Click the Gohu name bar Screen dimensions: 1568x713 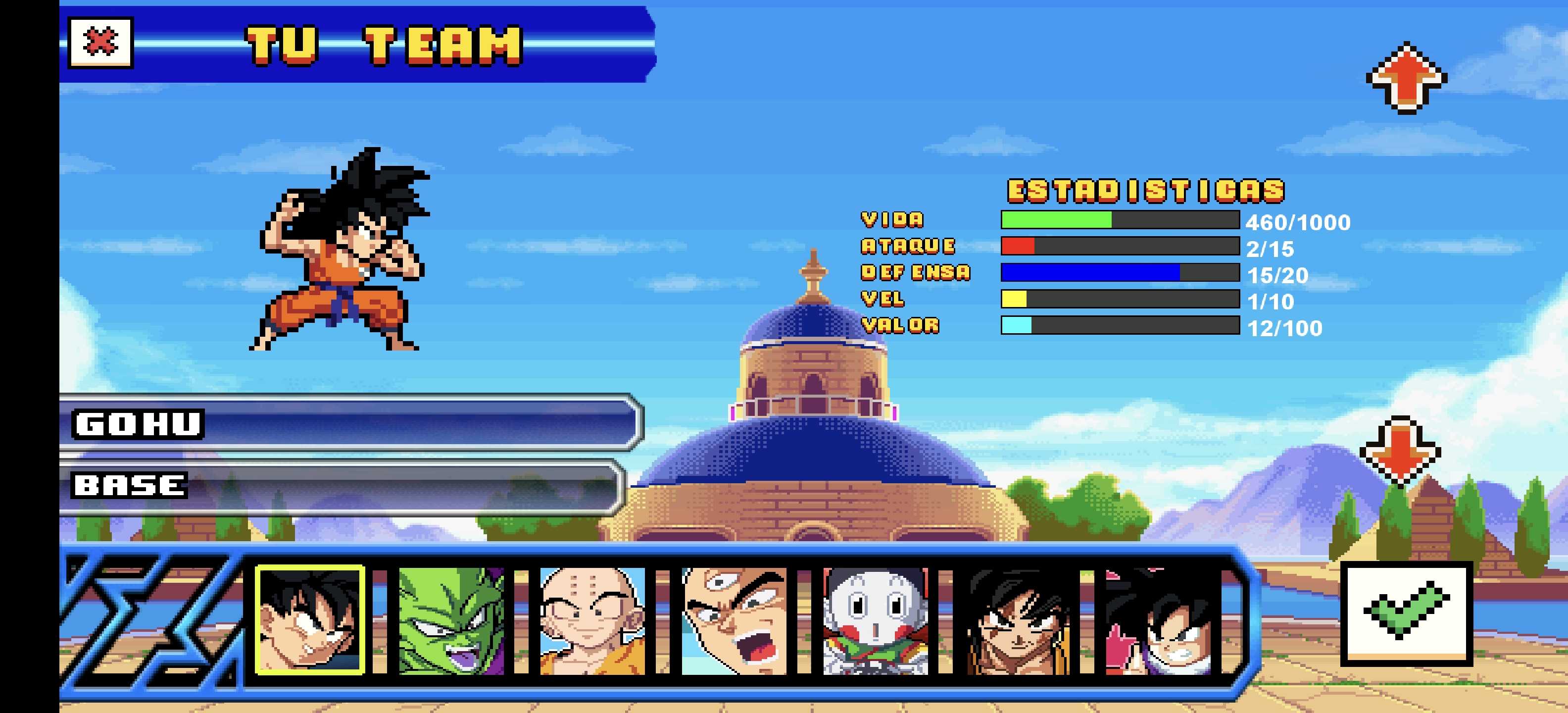point(350,423)
